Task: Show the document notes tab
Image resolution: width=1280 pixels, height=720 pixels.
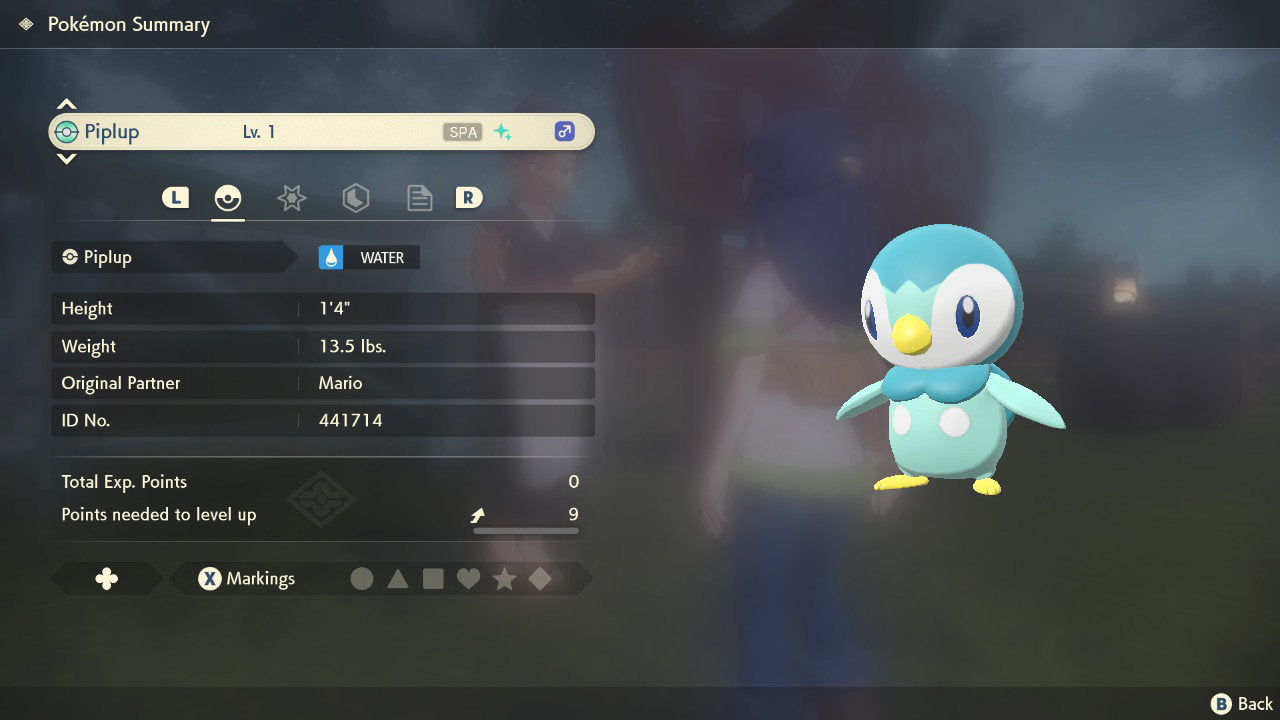Action: 420,198
